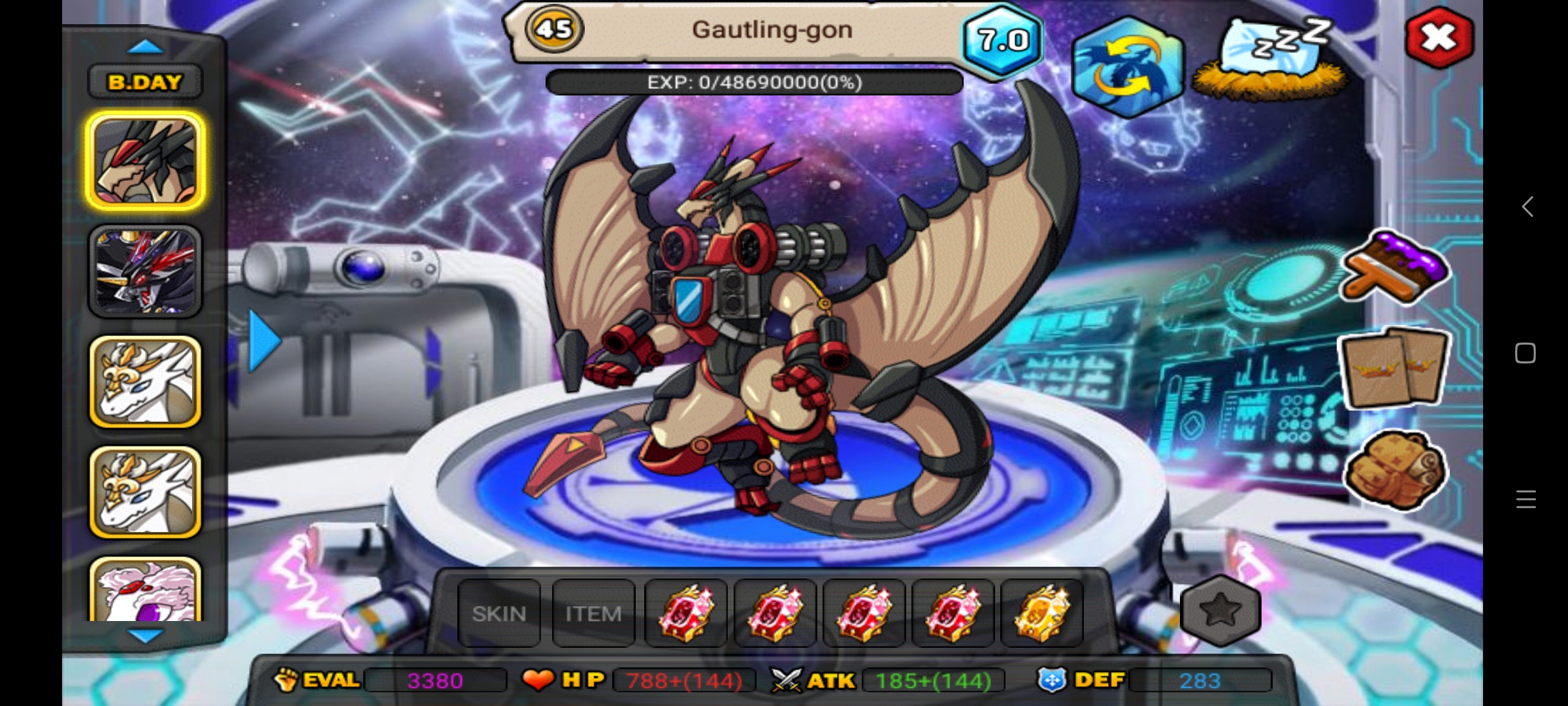This screenshot has height=706, width=1568.
Task: Open the backpack inventory icon
Action: [x=1395, y=470]
